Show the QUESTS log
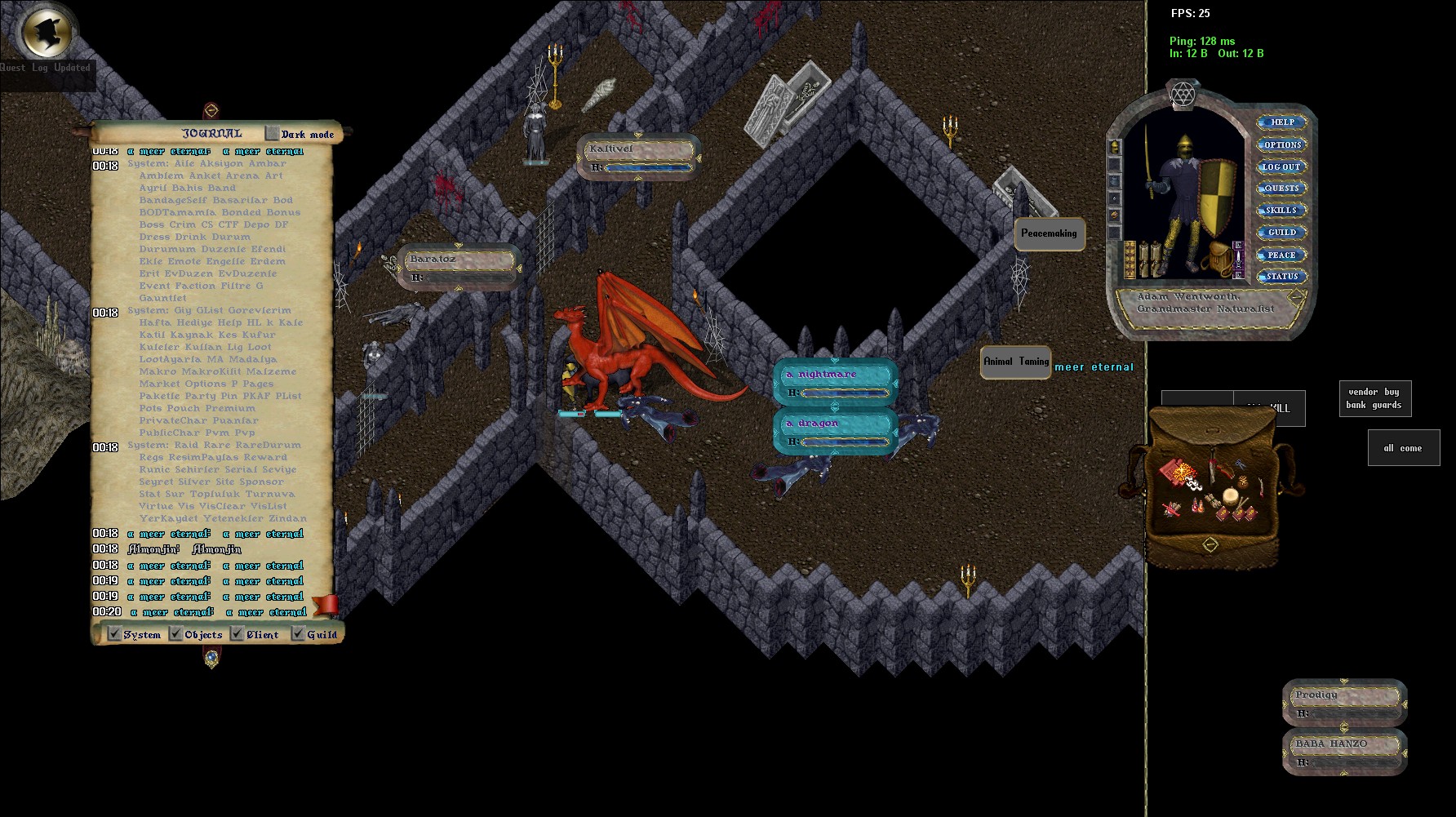Screen dimensions: 1456x817 click(1281, 189)
